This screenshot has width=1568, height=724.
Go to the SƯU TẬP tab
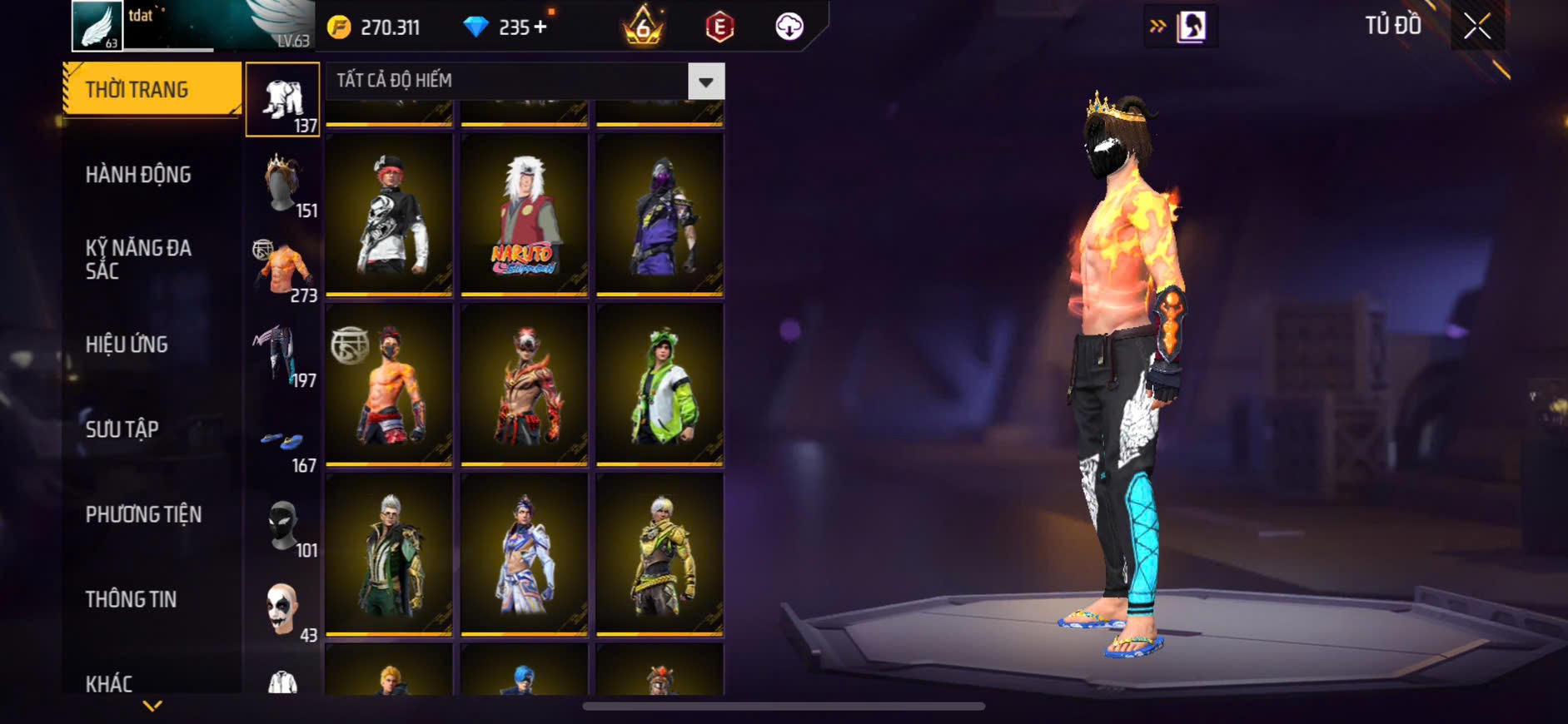coord(122,429)
